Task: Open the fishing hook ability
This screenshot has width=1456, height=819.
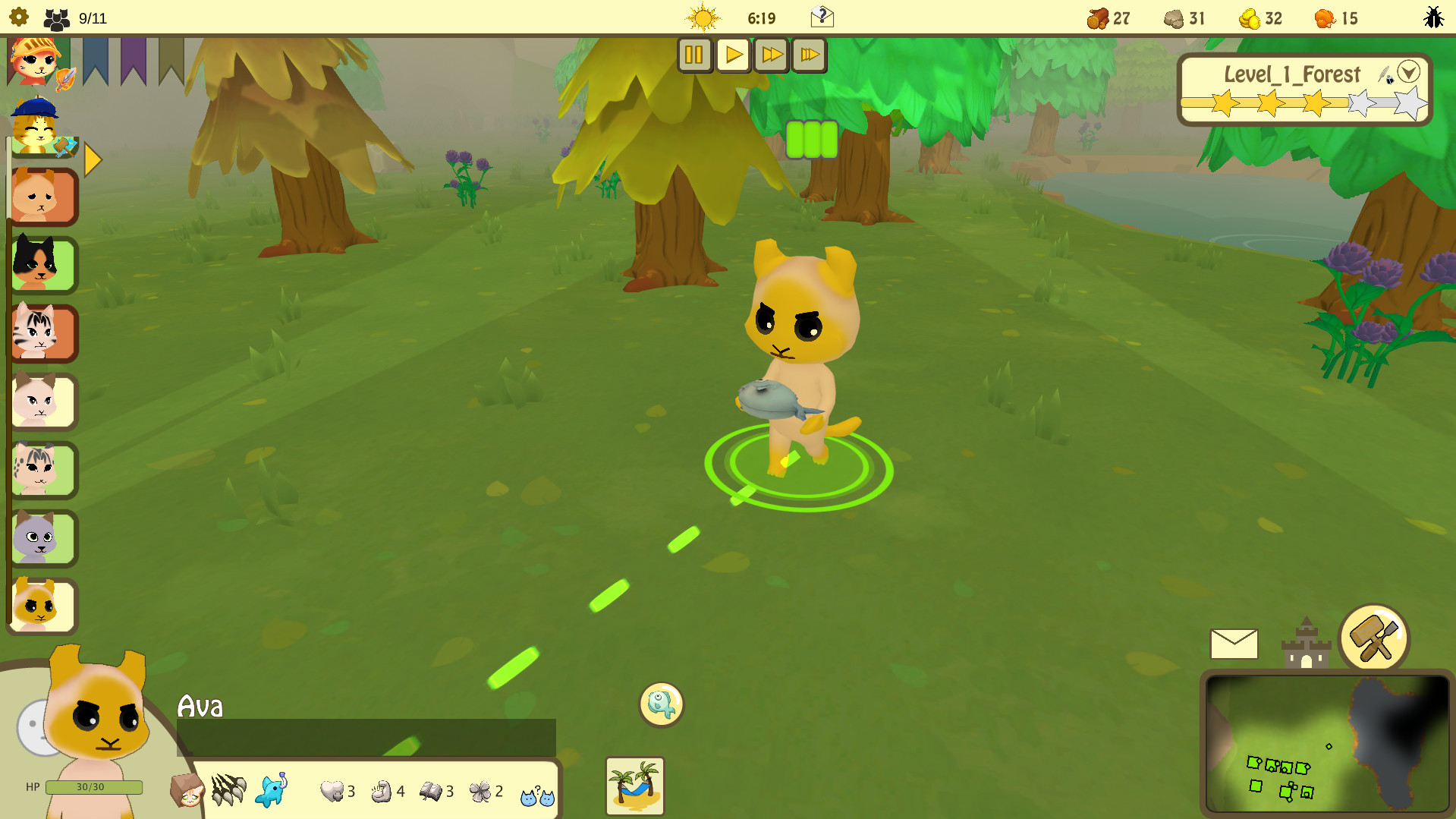Action: pos(272,791)
